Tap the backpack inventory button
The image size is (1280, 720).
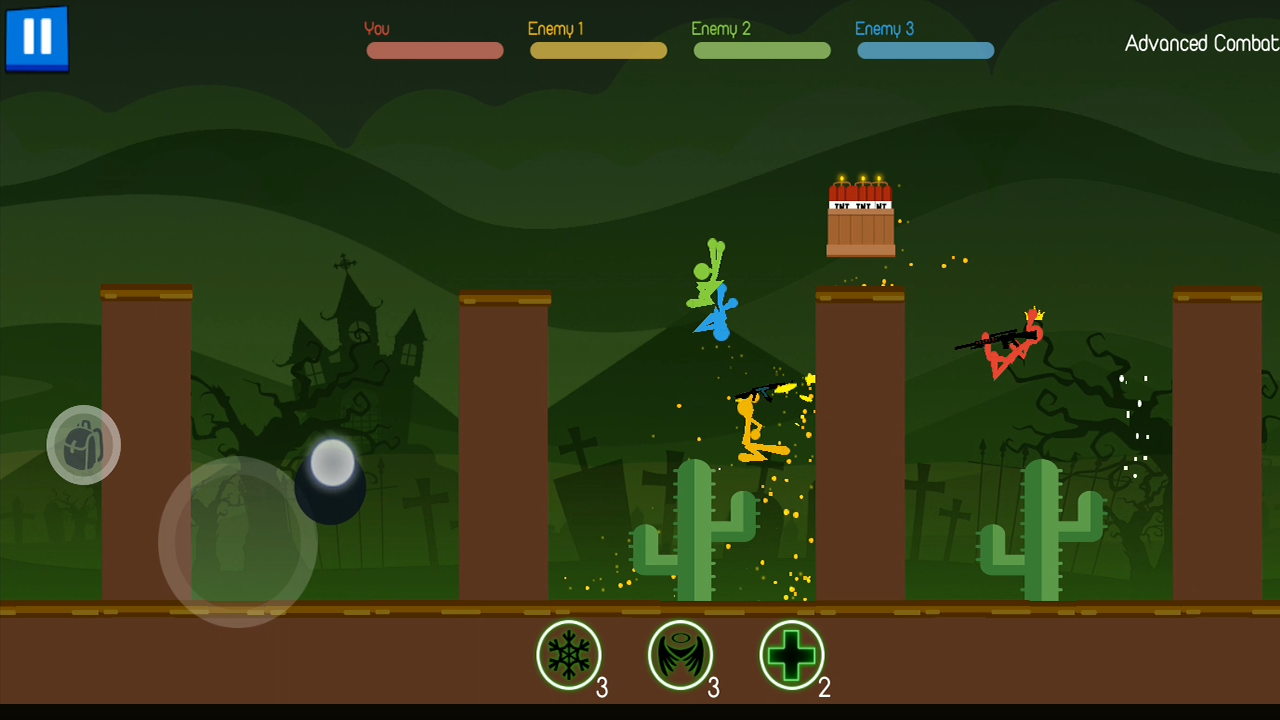84,445
